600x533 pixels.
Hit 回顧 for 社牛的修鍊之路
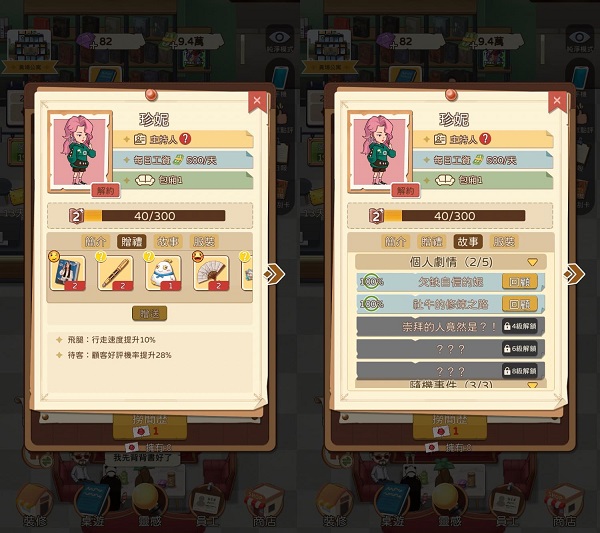519,304
